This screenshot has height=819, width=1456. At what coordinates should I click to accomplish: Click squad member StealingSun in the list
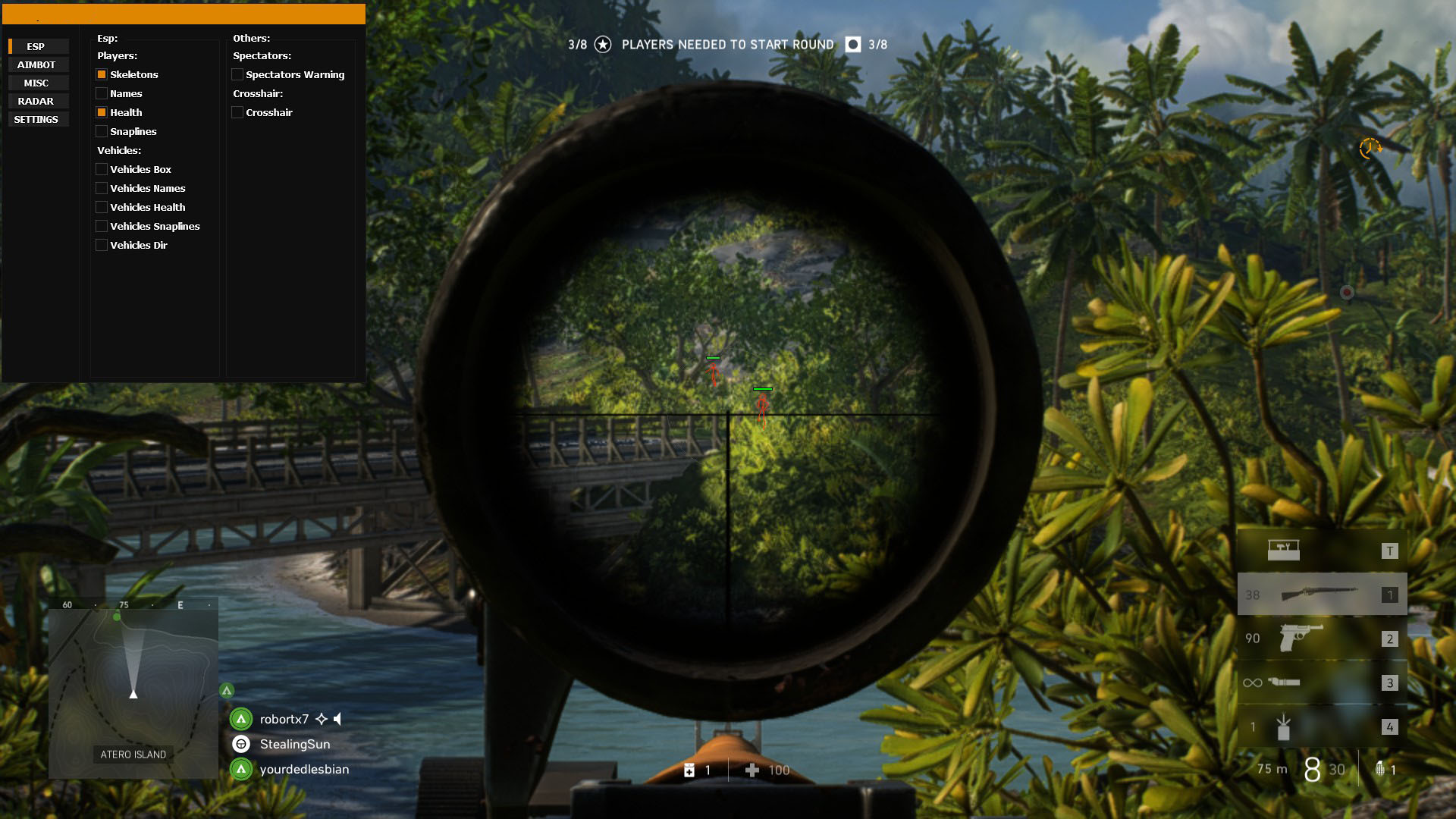pyautogui.click(x=294, y=744)
